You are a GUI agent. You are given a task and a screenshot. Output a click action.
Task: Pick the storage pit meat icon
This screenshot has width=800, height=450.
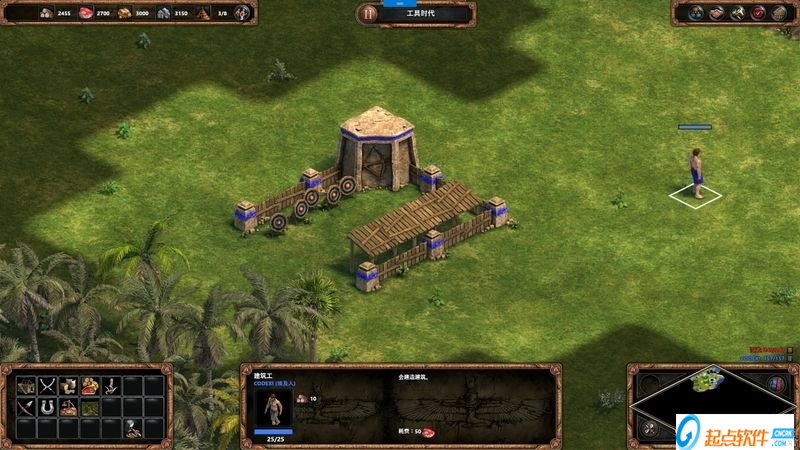(x=90, y=385)
